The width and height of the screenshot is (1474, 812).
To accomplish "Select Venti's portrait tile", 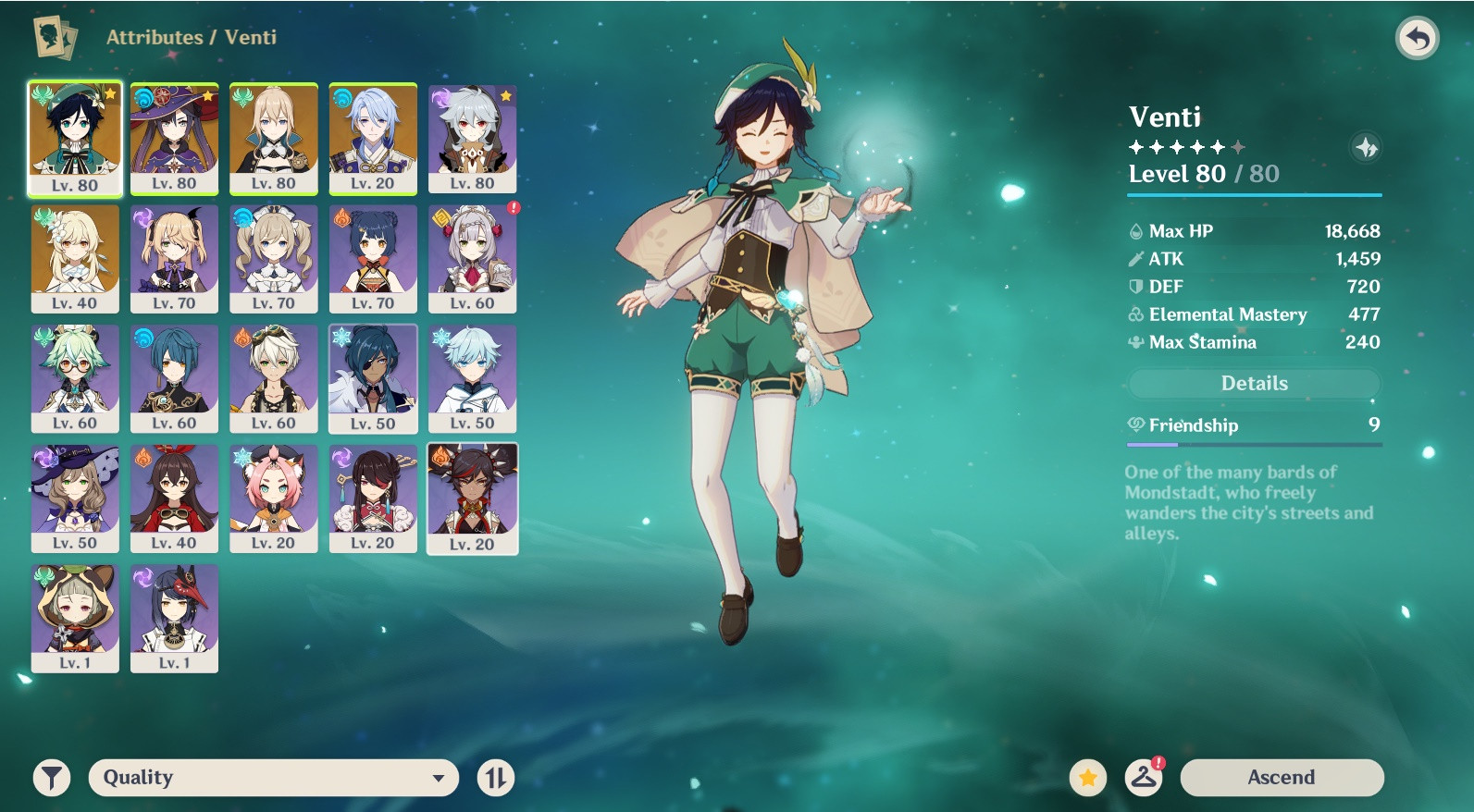I will tap(75, 138).
